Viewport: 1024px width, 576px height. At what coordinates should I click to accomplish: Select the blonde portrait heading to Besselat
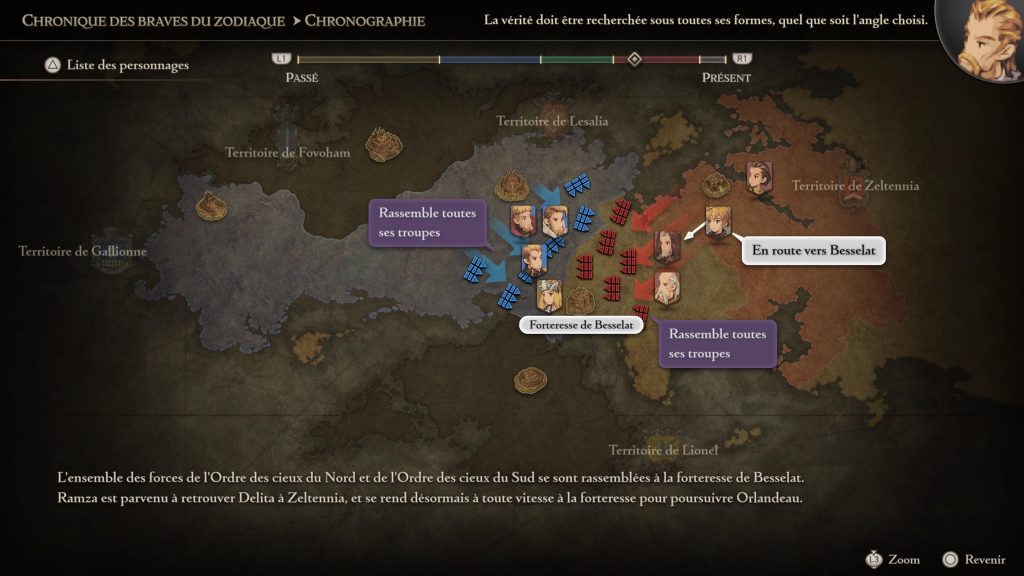(x=717, y=221)
